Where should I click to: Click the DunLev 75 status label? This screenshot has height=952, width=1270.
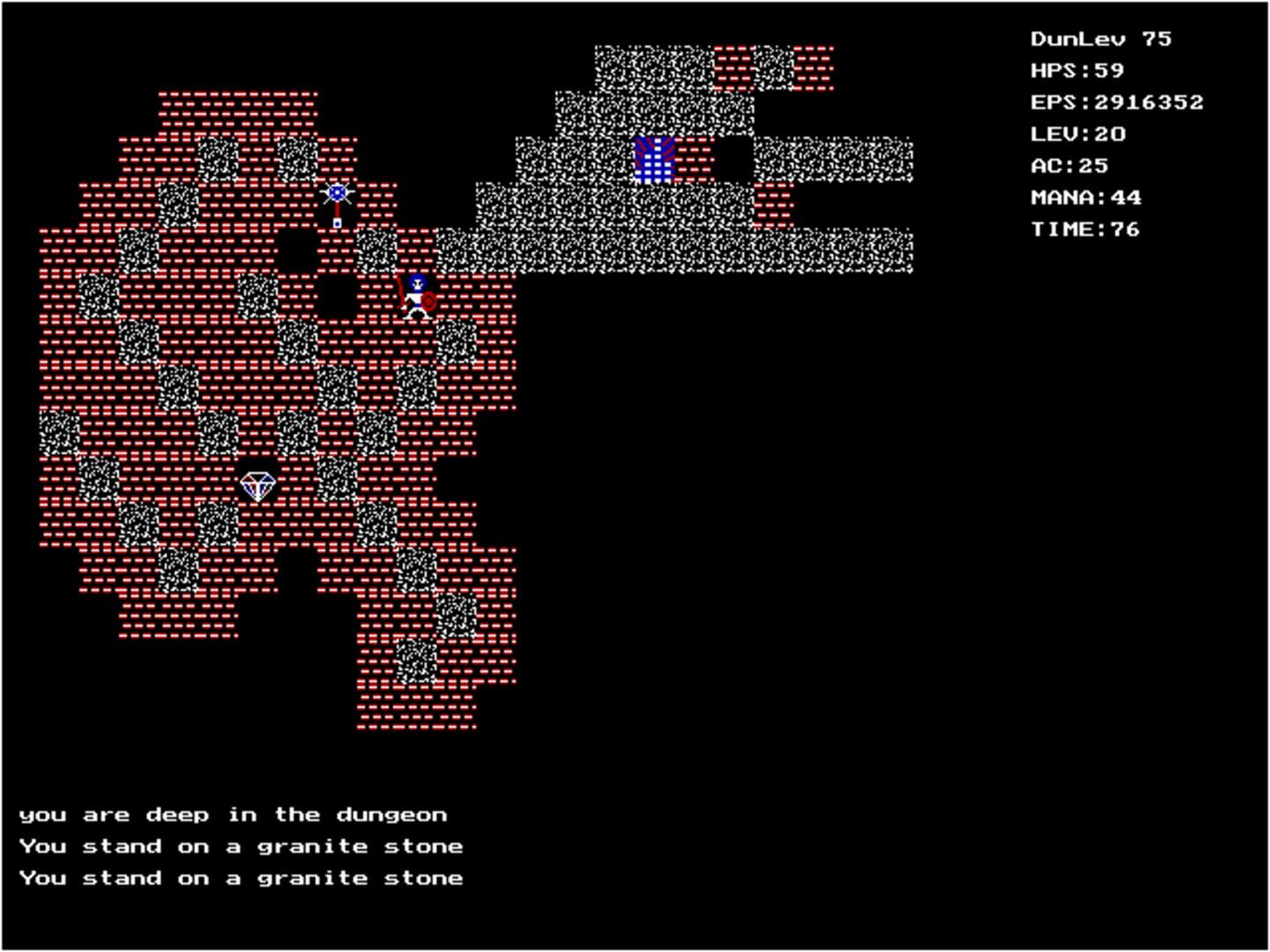[1100, 38]
